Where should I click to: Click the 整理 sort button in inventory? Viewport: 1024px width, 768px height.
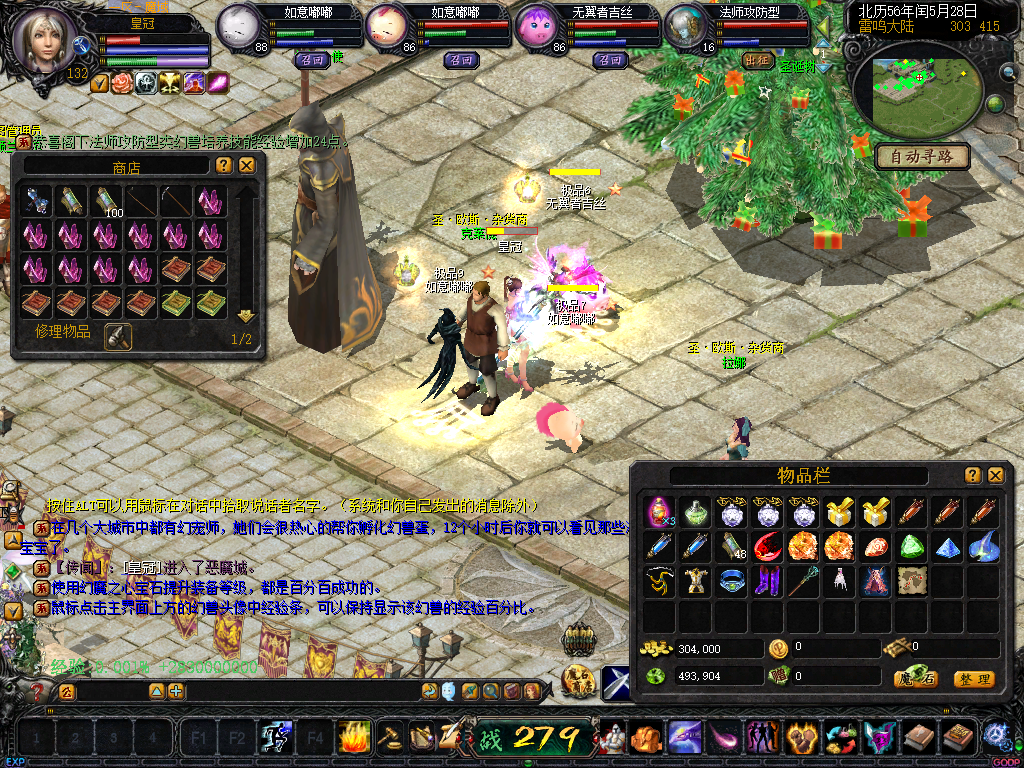(974, 679)
